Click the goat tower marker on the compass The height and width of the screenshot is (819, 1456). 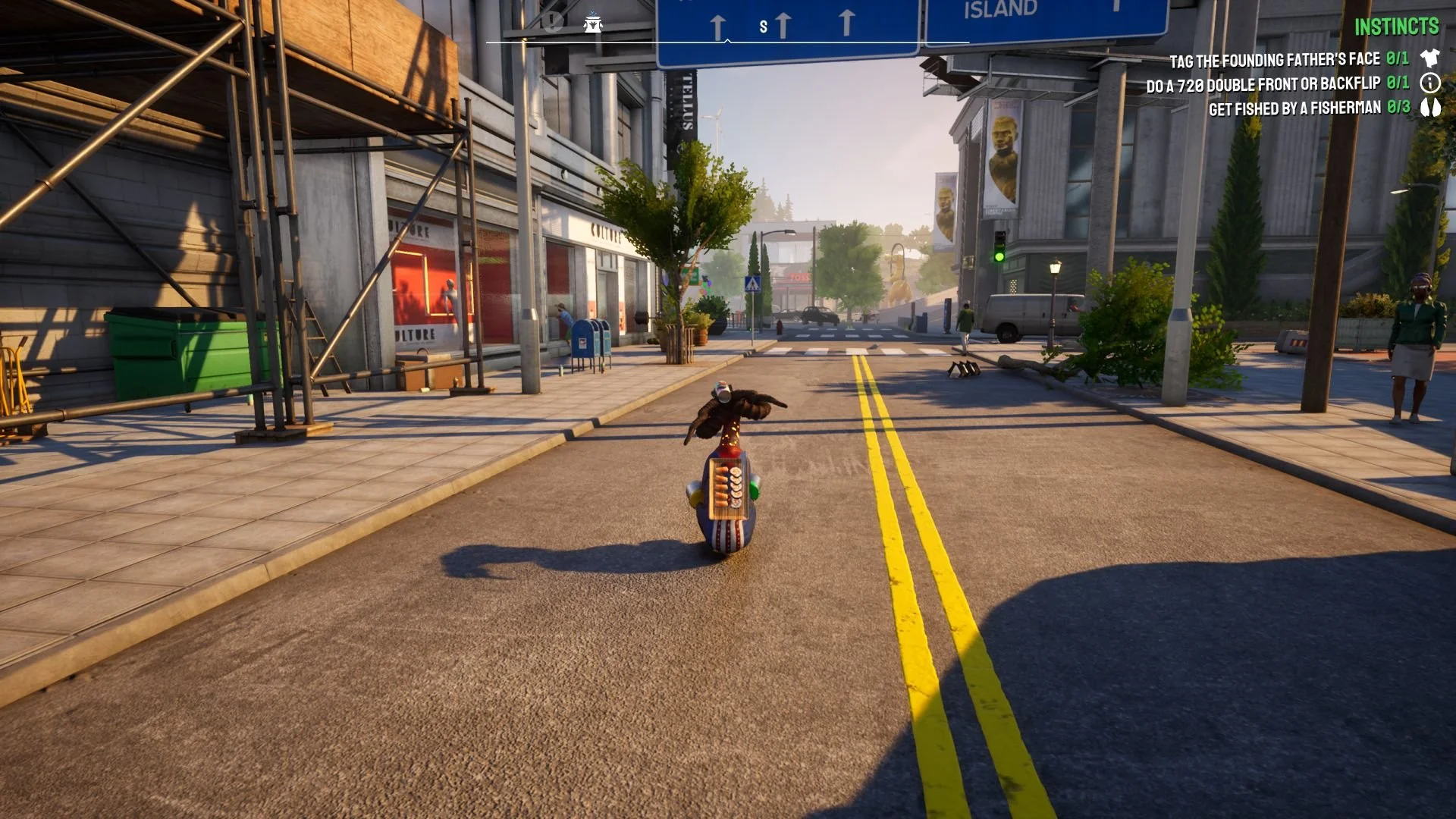point(593,24)
